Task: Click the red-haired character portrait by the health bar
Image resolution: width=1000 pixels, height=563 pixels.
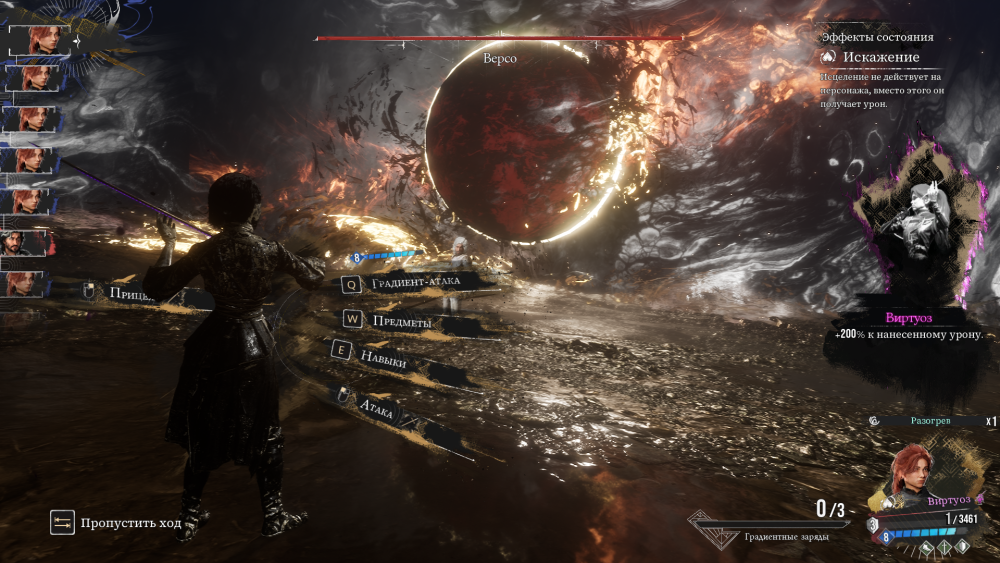Action: [914, 476]
